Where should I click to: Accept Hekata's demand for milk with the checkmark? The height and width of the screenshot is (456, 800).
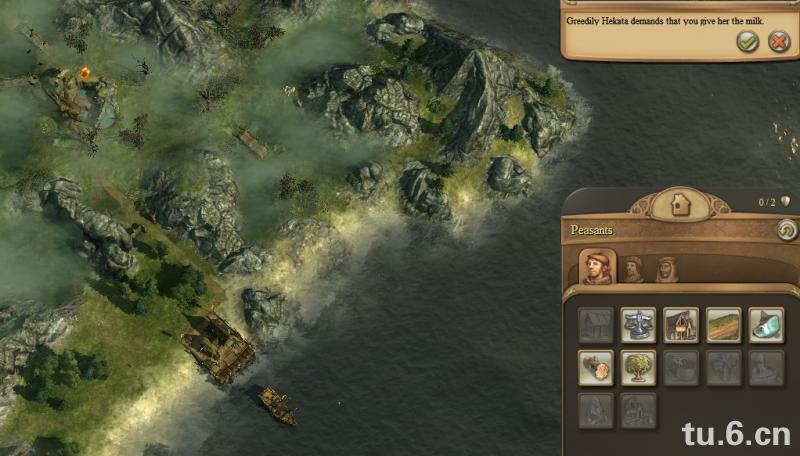pos(746,41)
